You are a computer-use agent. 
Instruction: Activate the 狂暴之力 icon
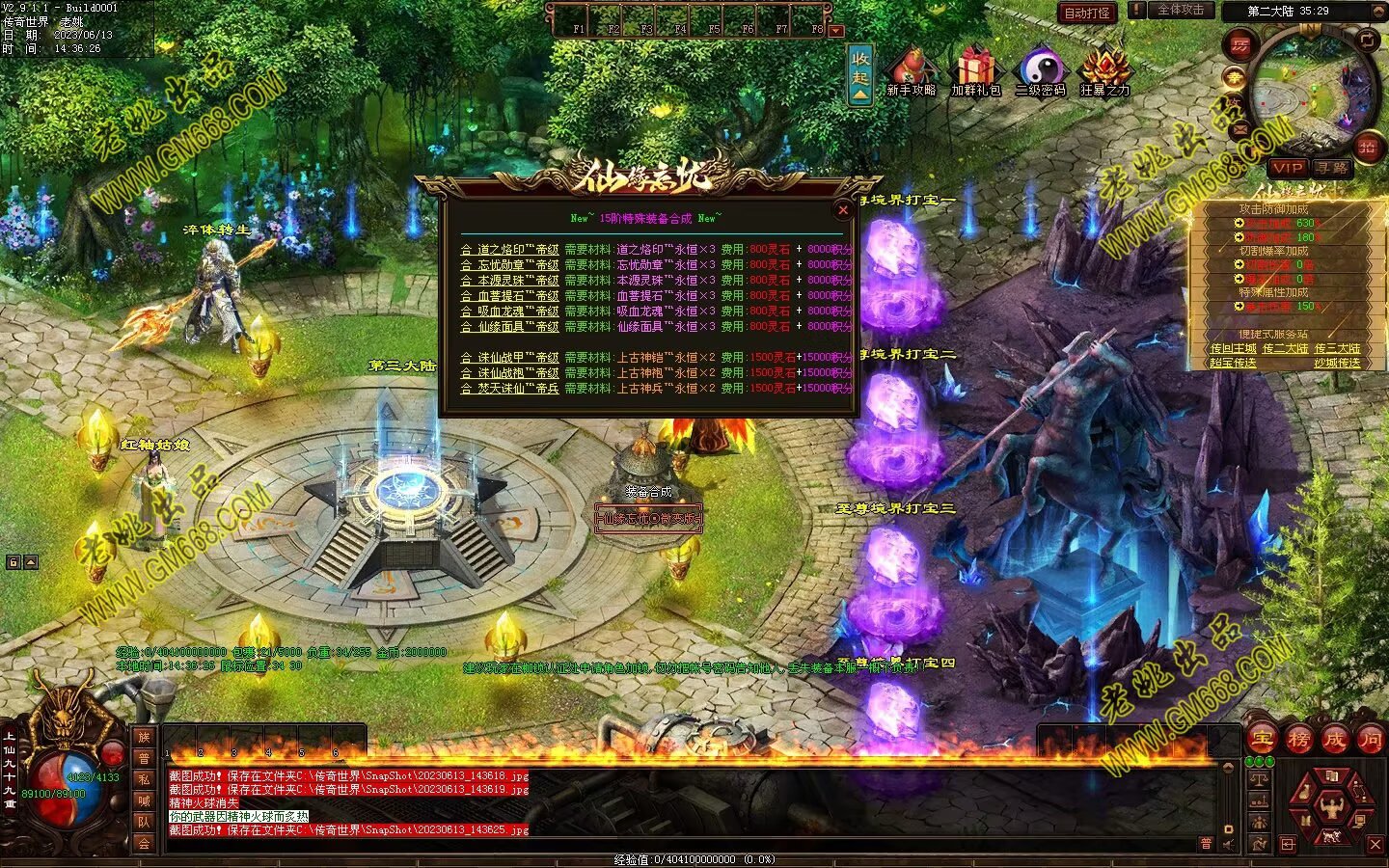[1104, 71]
